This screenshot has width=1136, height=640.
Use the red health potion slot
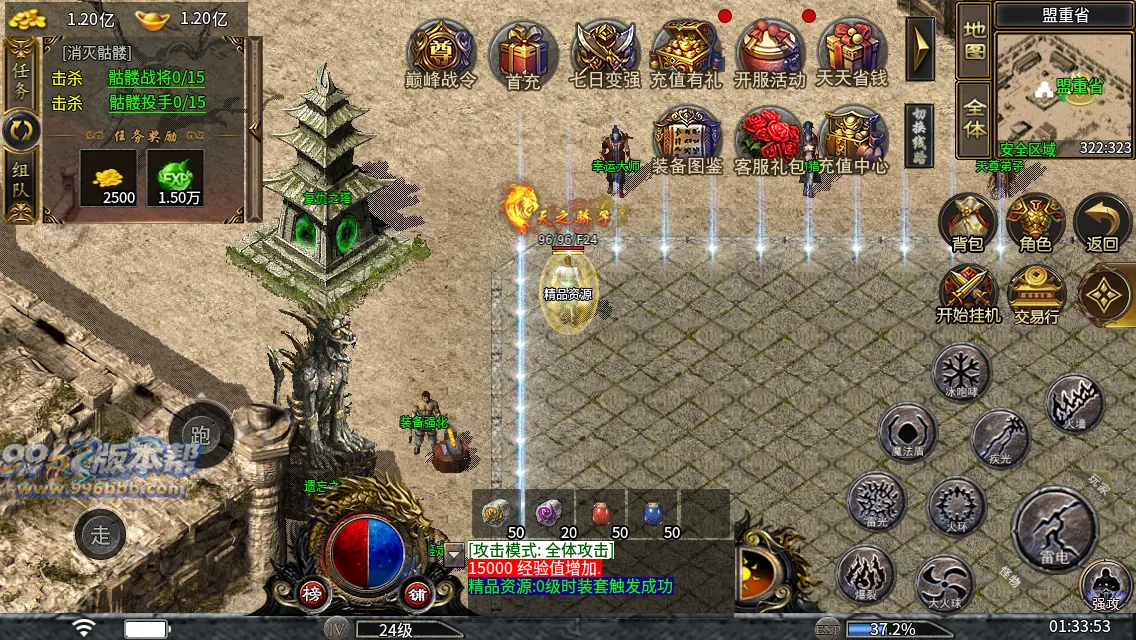click(x=601, y=513)
